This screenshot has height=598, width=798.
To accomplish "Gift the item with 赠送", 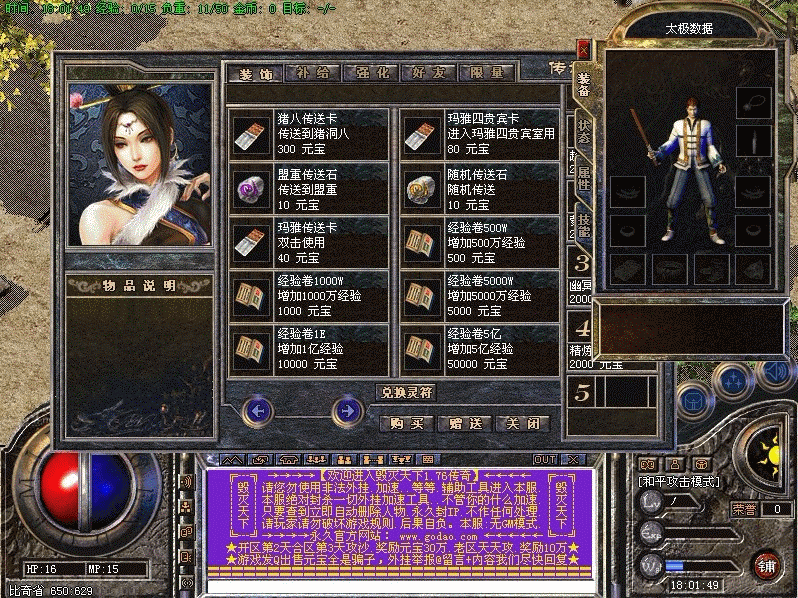I will (x=464, y=424).
